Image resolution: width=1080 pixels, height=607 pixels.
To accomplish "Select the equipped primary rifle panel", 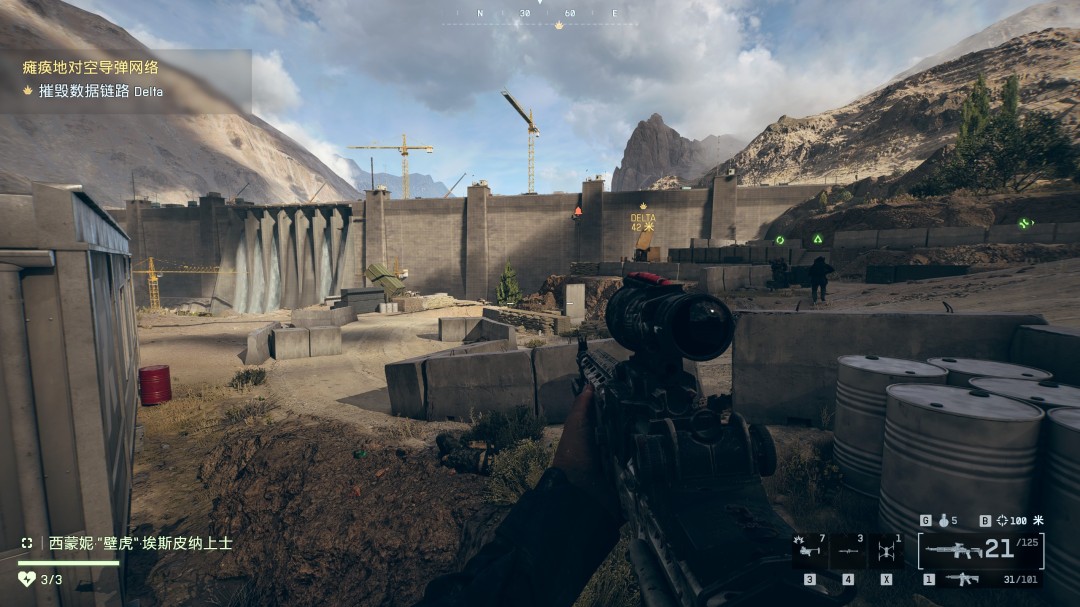I will [980, 550].
